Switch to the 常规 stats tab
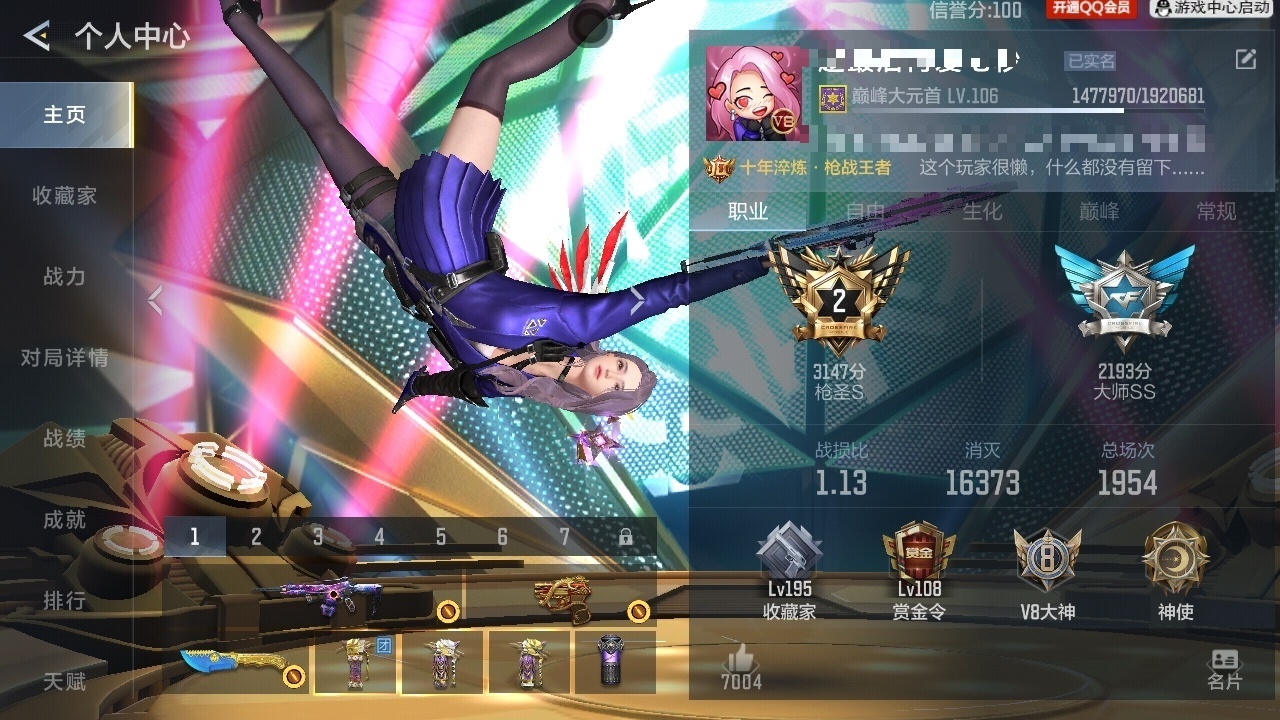Screen dimensions: 1280x720 (1216, 211)
